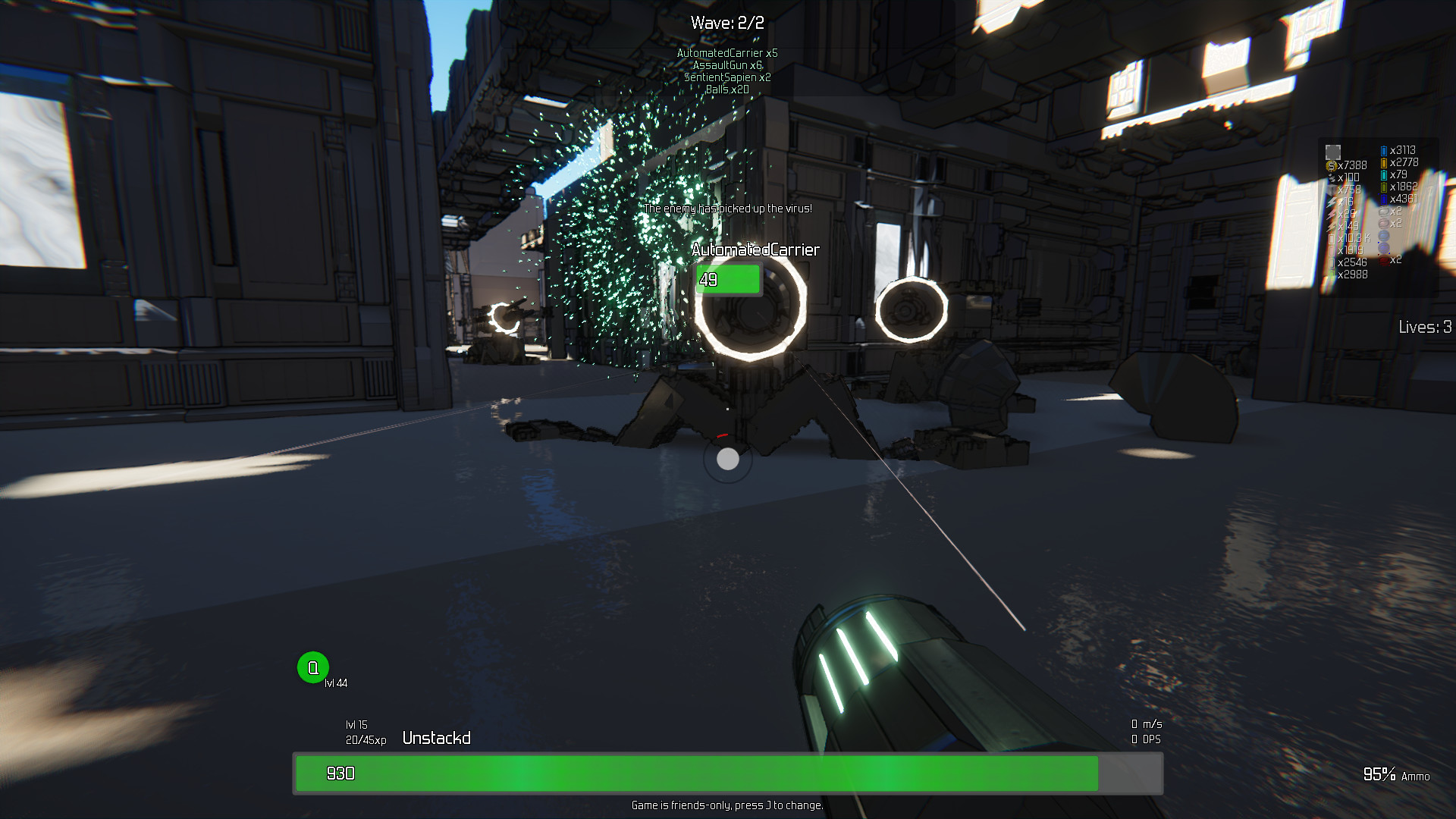Click the yellow lightning bolt icon showing x16
Screen dimensions: 1456x819
point(1330,201)
